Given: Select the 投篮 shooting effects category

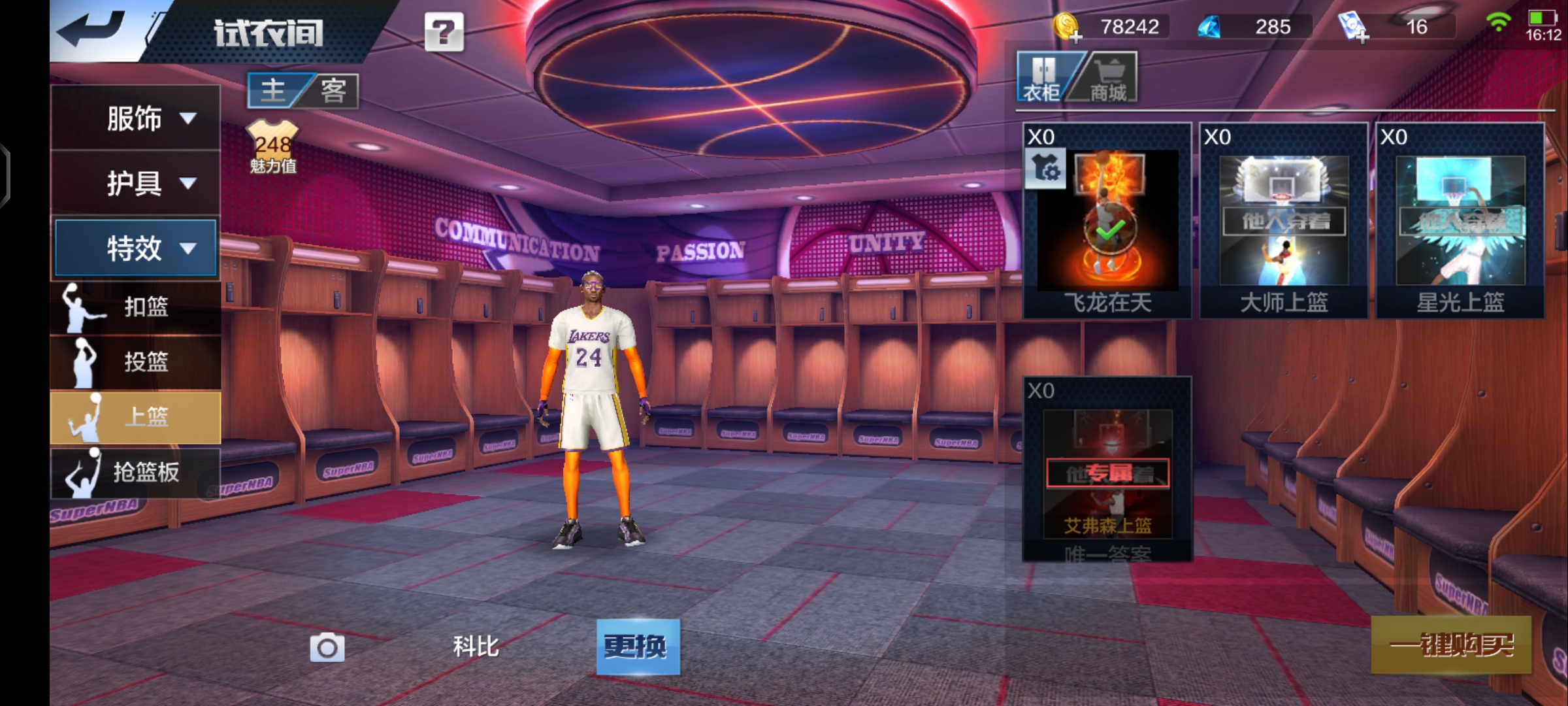Looking at the screenshot, I should (136, 361).
